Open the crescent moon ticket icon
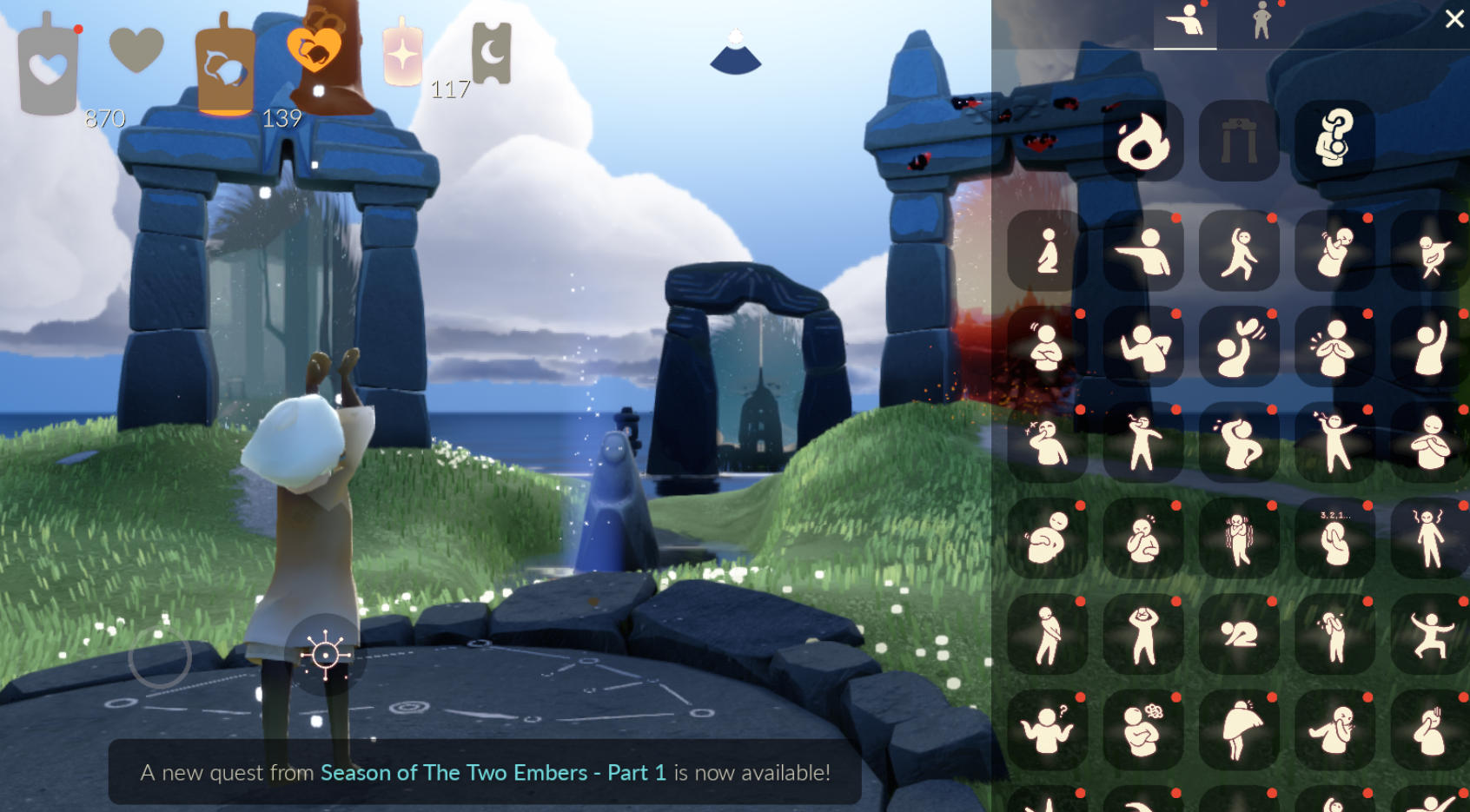 (492, 54)
